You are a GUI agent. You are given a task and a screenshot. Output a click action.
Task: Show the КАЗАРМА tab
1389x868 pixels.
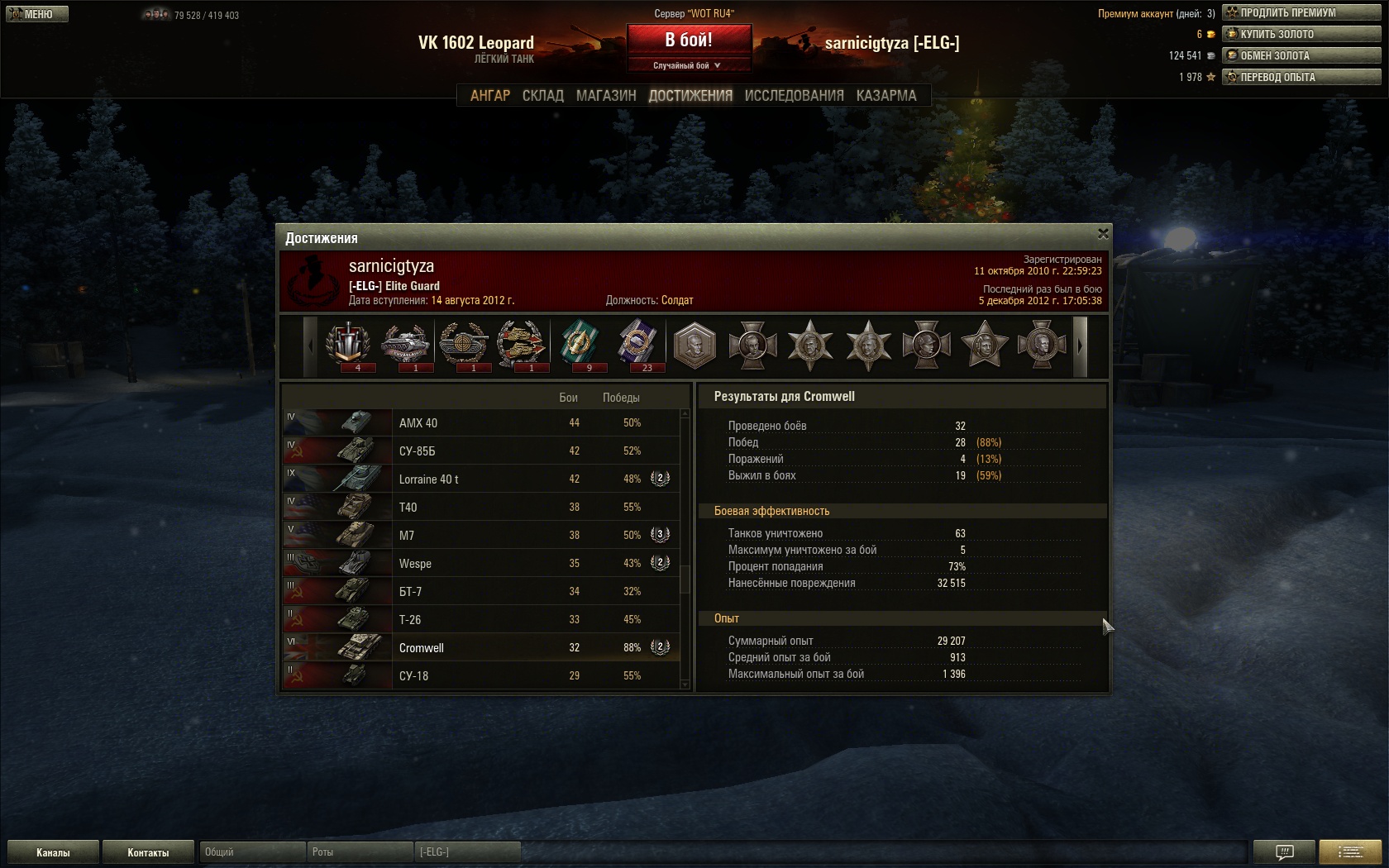pyautogui.click(x=886, y=96)
